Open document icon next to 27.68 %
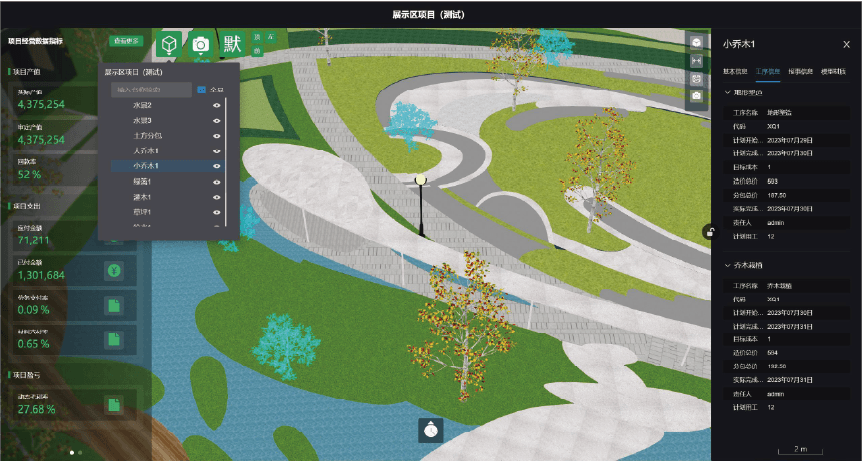862x462 pixels. [x=114, y=405]
